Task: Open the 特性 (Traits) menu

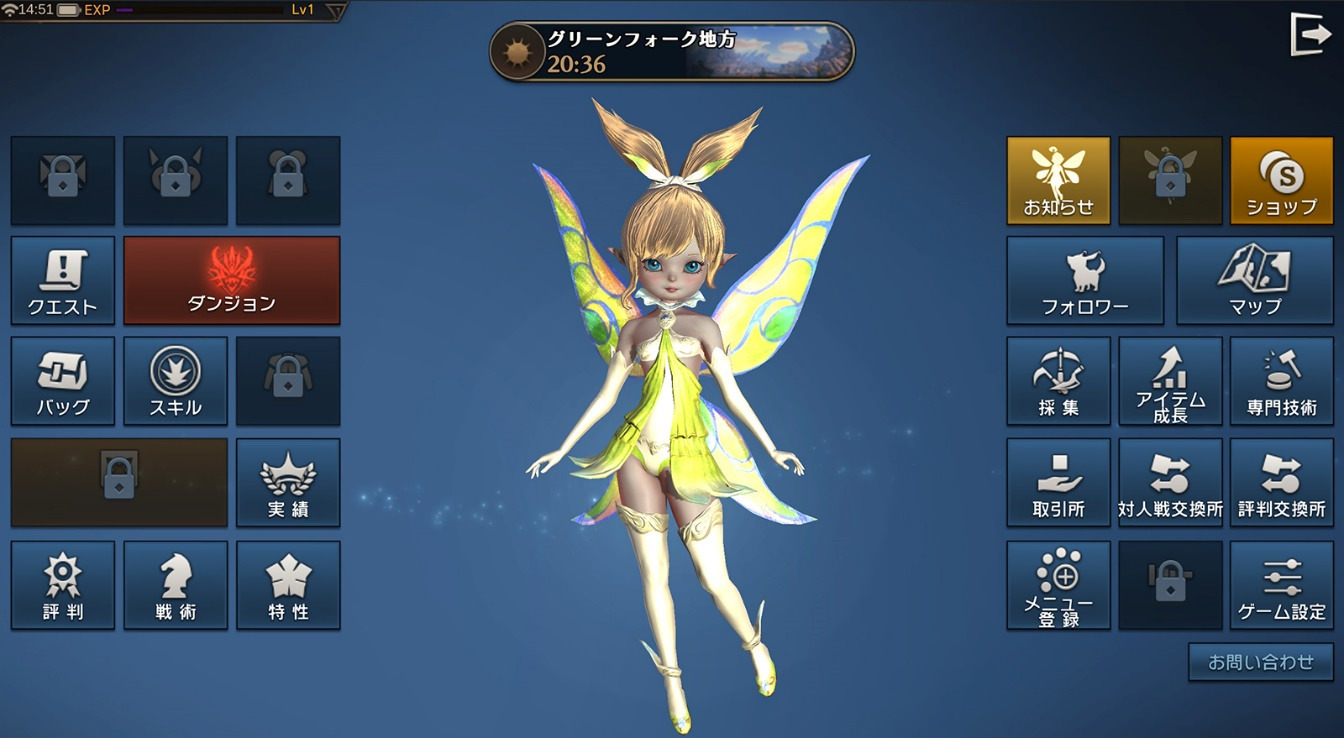Action: (x=288, y=586)
